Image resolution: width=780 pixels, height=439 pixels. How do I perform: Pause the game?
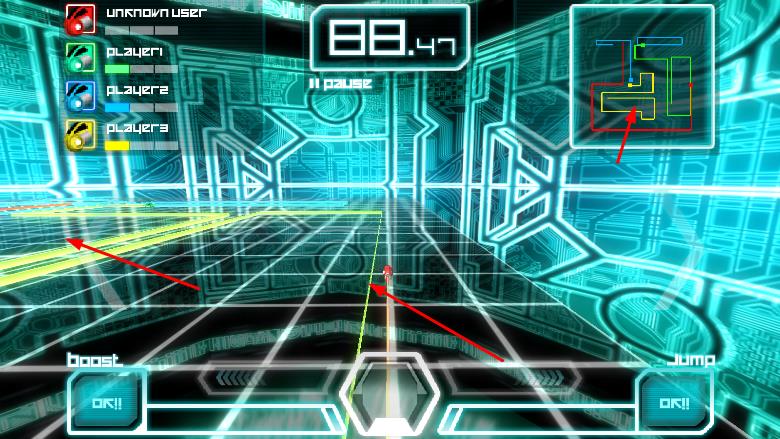tap(341, 84)
